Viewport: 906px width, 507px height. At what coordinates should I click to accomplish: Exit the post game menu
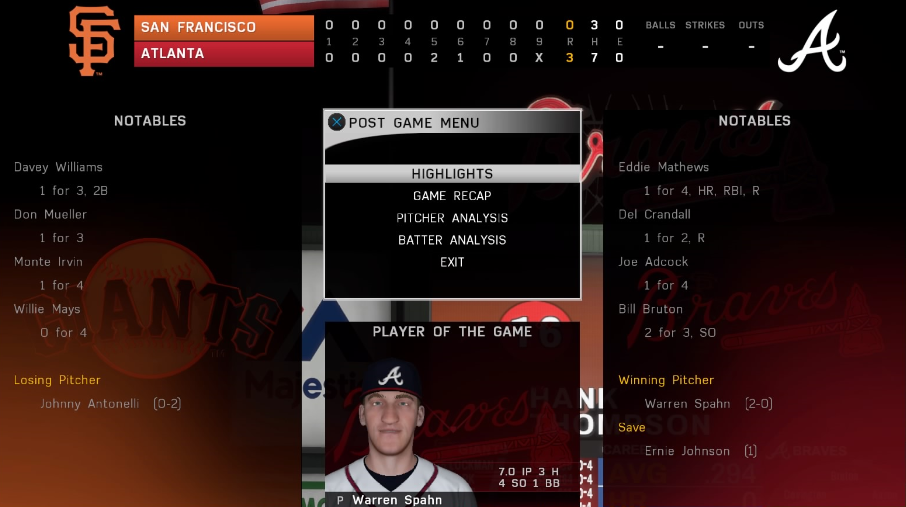[x=452, y=262]
